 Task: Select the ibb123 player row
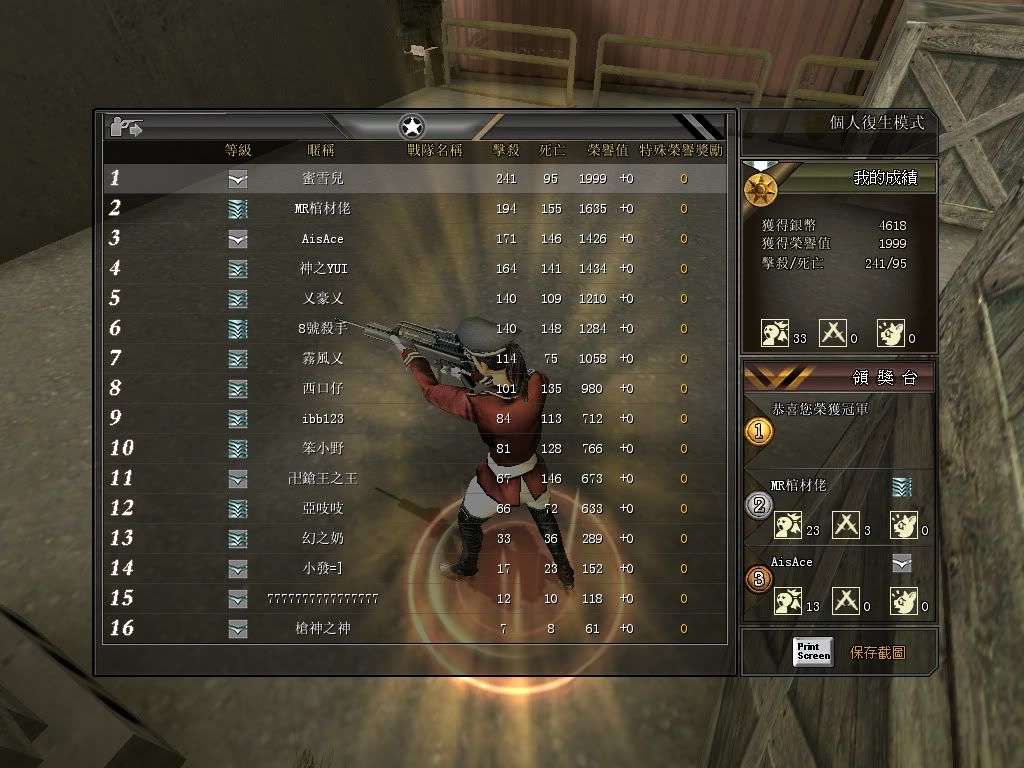point(322,419)
